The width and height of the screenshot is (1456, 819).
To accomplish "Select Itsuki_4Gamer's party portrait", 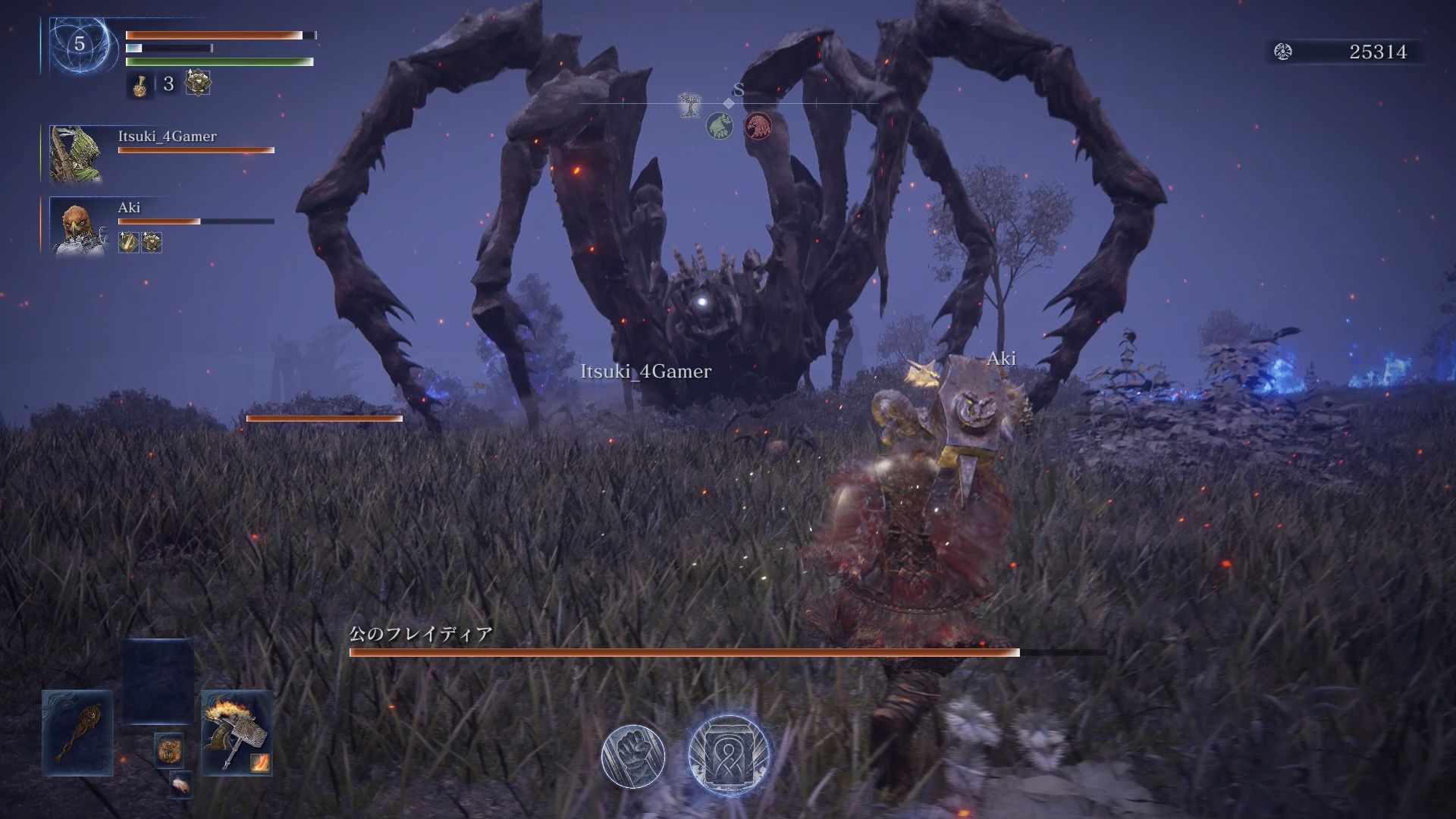I will point(76,155).
